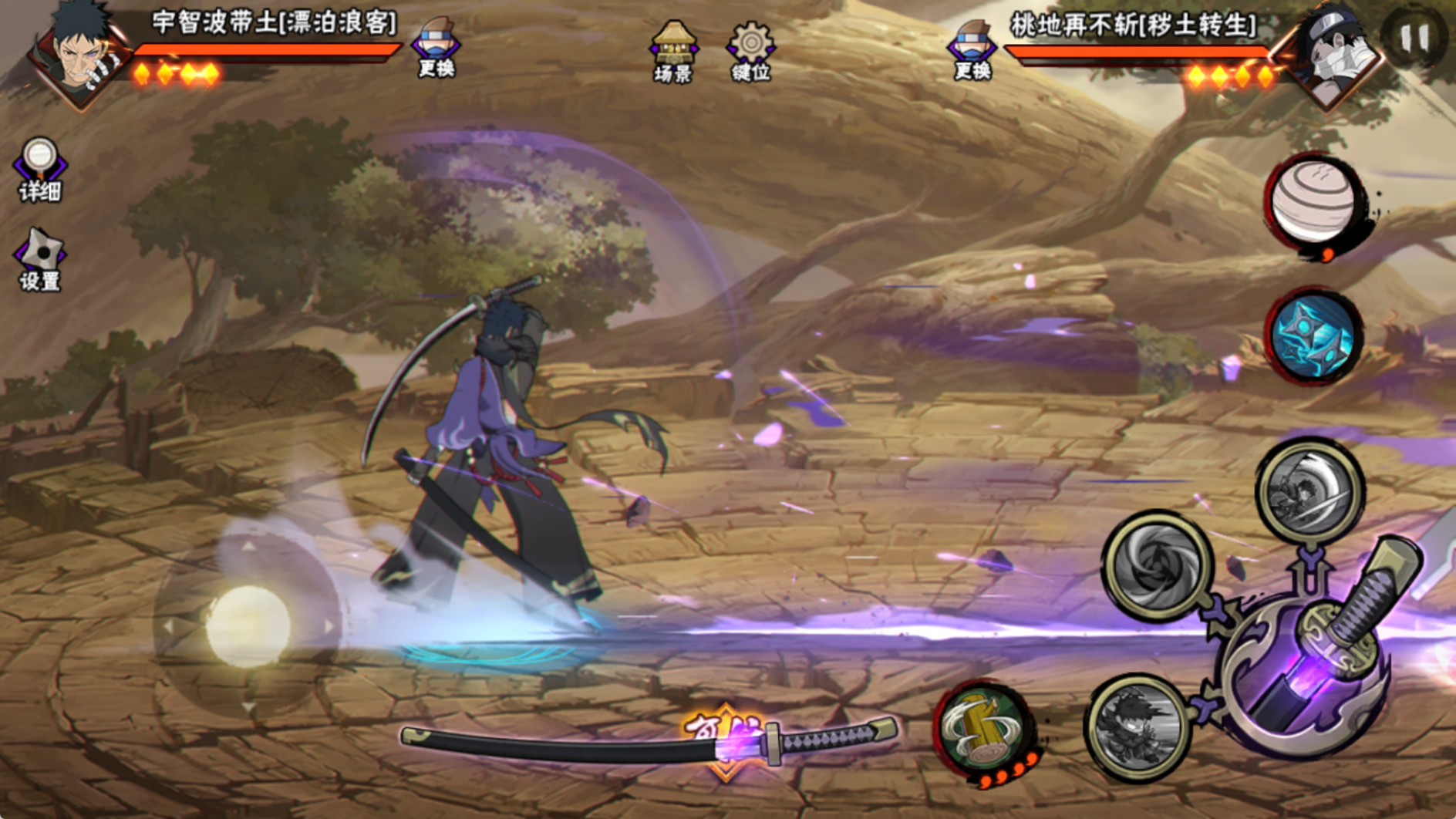1456x819 pixels.
Task: Change the 场景 battle scene
Action: (673, 50)
